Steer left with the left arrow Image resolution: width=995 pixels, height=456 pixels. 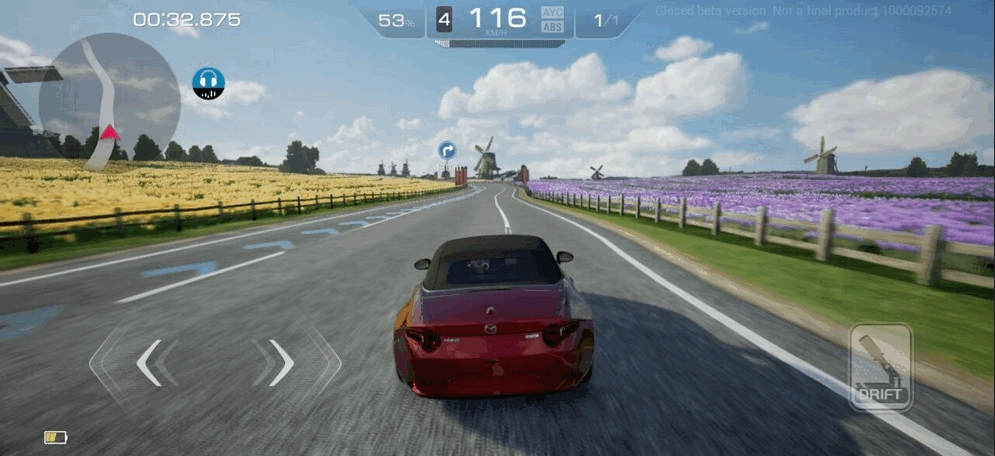tap(149, 362)
